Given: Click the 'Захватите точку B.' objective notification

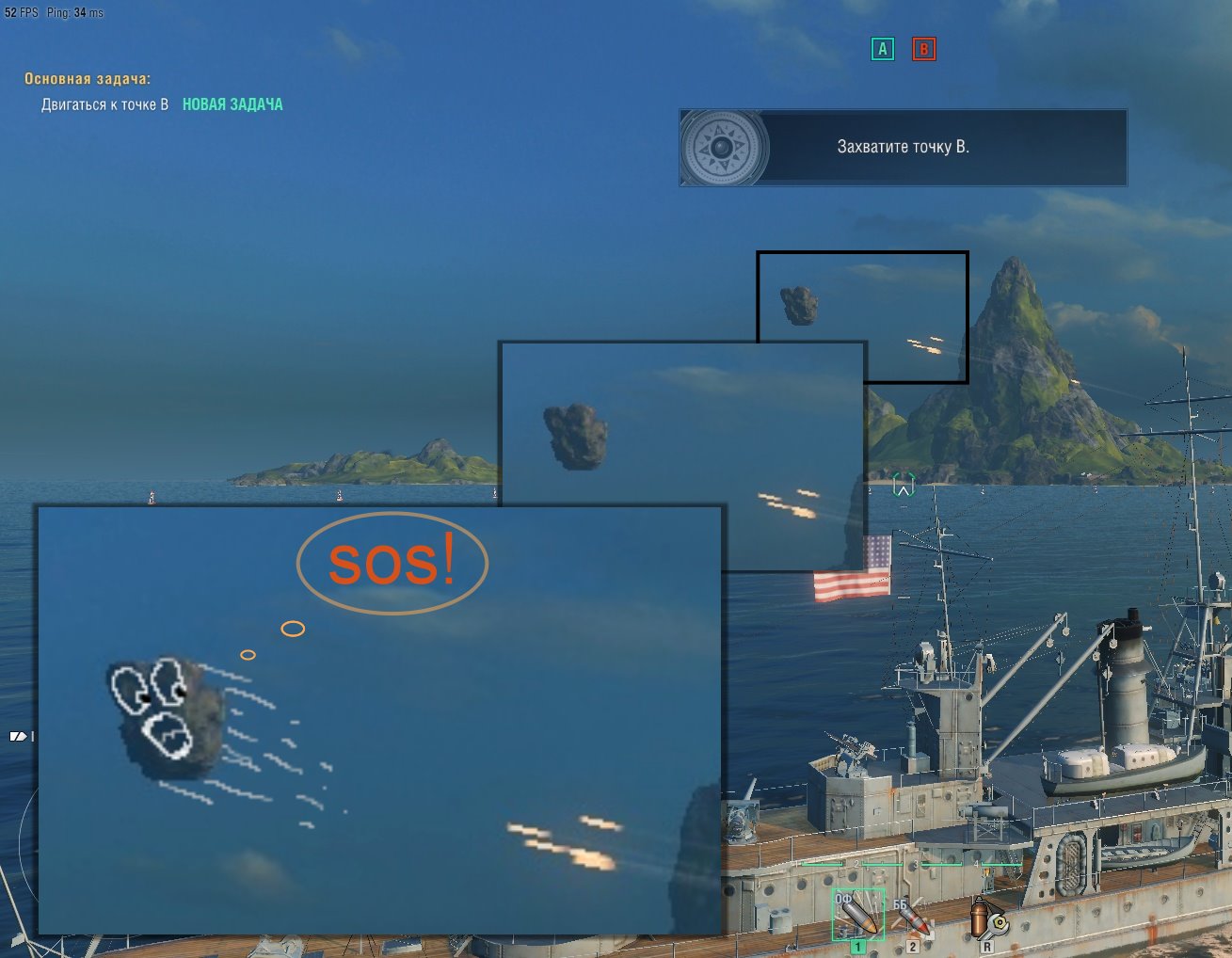Looking at the screenshot, I should (x=903, y=147).
